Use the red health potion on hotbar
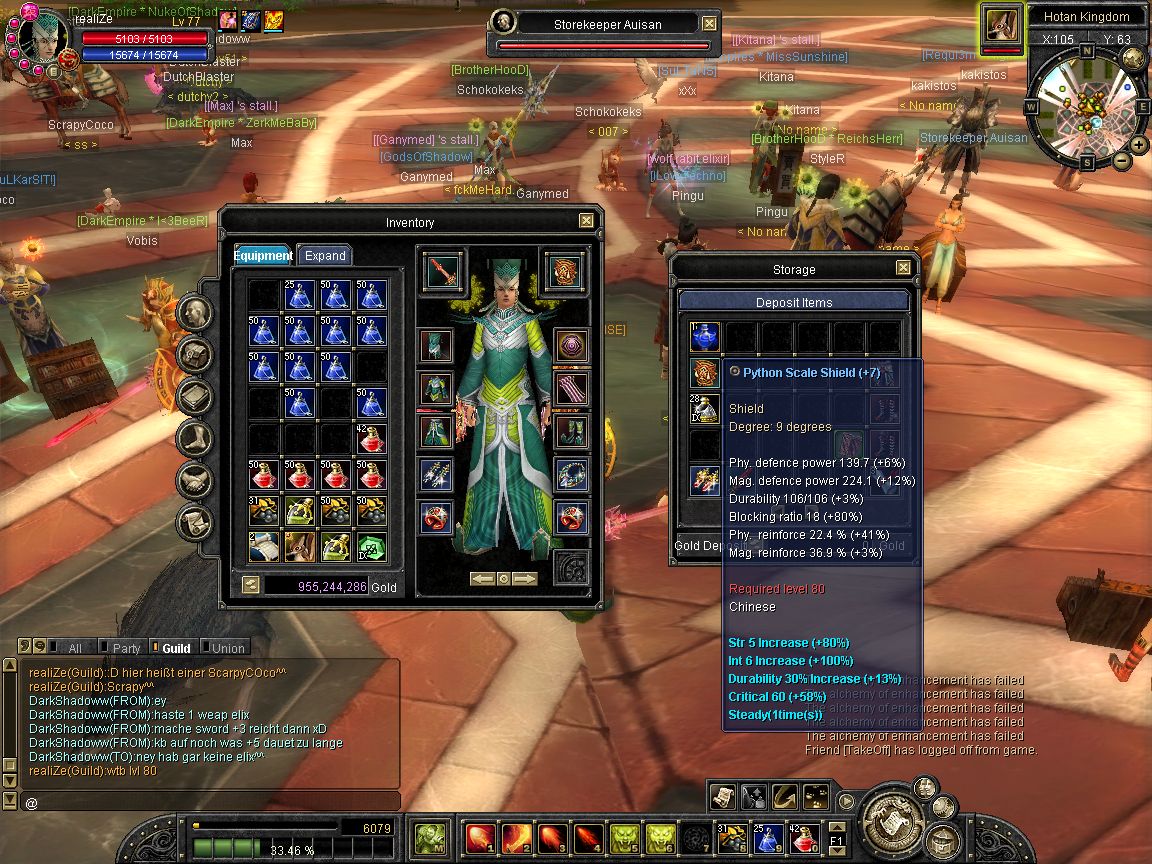Screen dimensions: 1152x864 (804, 836)
